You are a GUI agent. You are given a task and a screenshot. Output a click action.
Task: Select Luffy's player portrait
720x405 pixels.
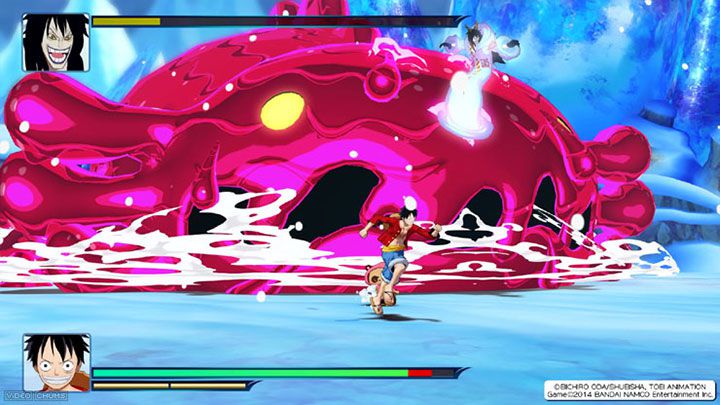point(56,362)
